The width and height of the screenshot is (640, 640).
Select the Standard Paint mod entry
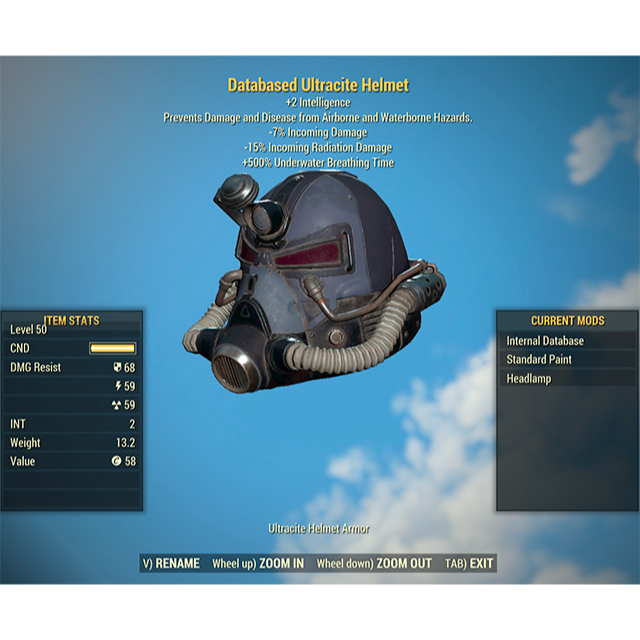(x=567, y=360)
